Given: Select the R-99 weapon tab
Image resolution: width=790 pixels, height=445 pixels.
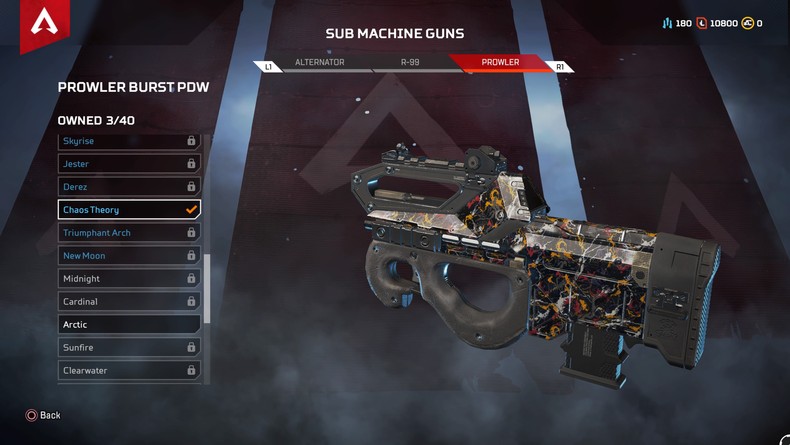Looking at the screenshot, I should [410, 63].
